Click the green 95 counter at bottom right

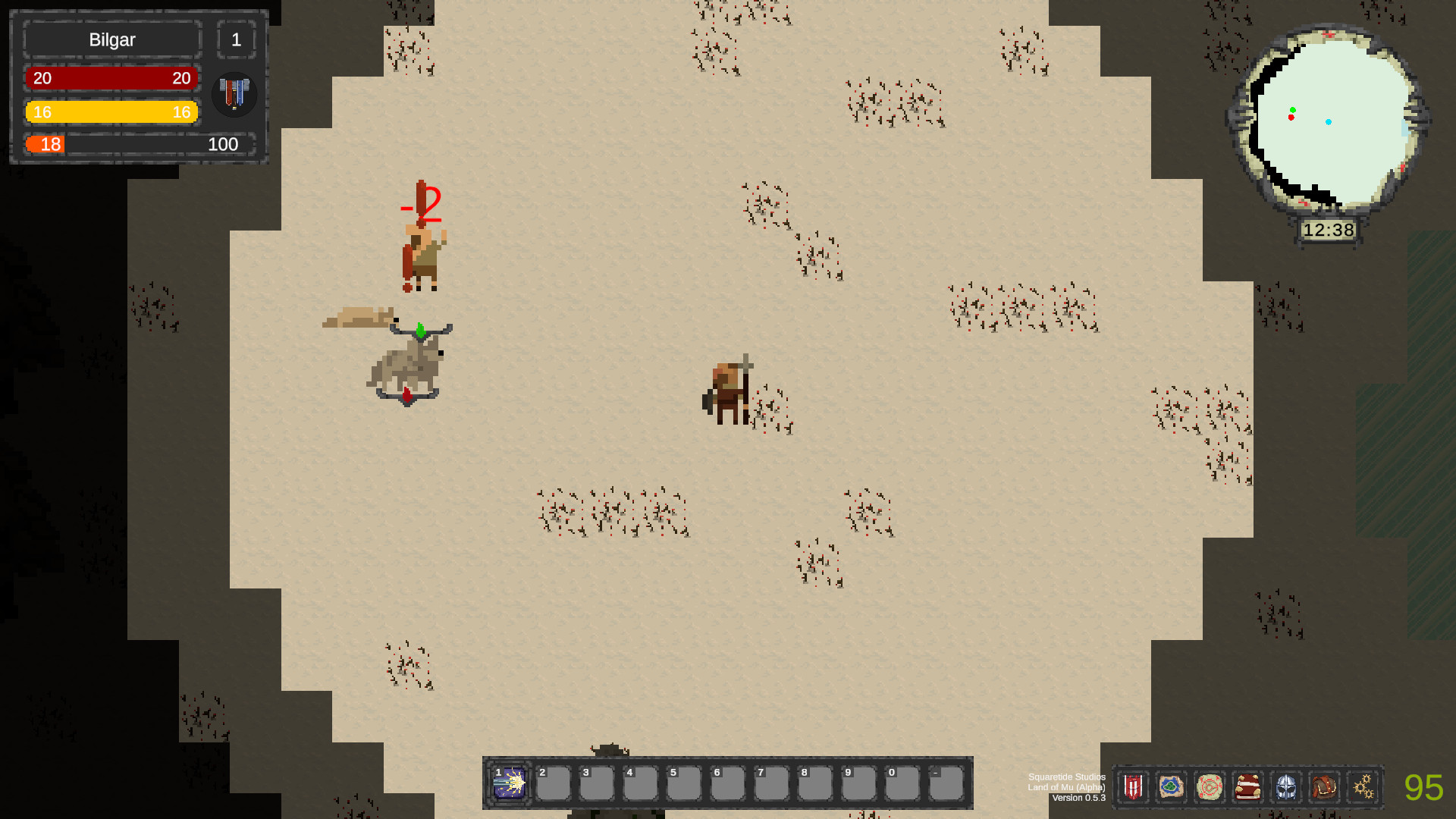[x=1424, y=786]
